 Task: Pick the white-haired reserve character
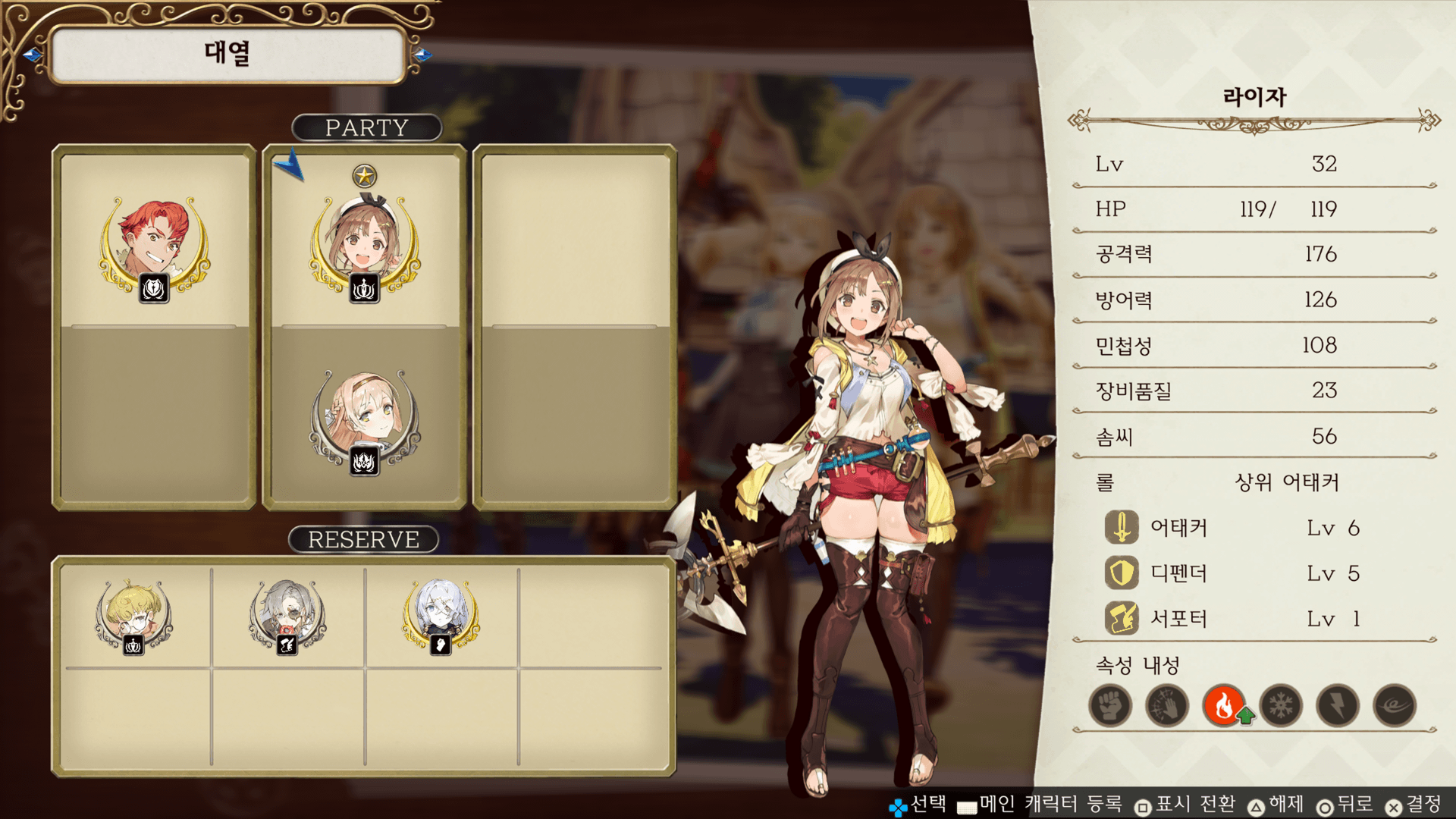(441, 614)
